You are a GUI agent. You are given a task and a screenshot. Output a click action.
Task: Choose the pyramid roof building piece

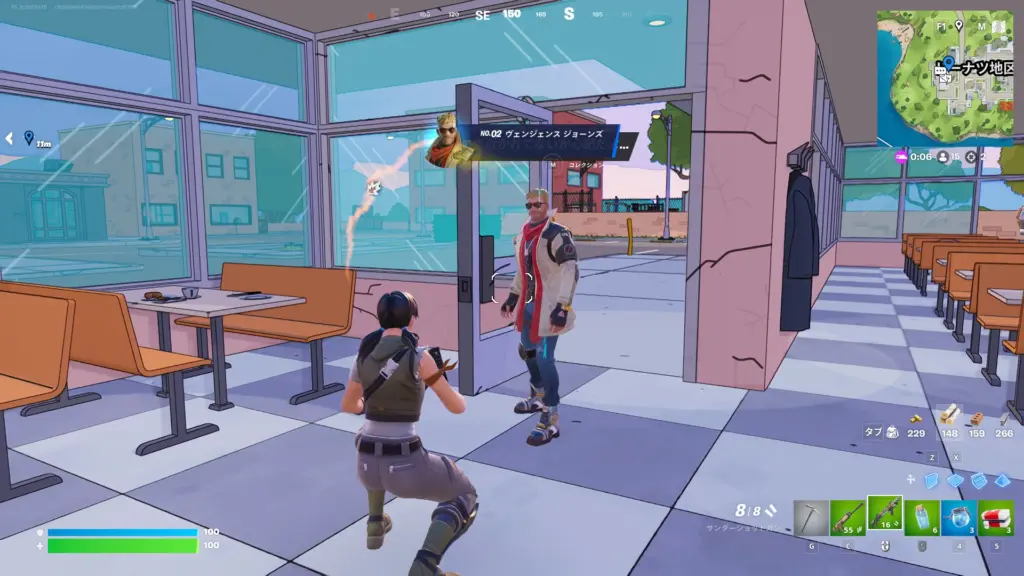[1003, 481]
